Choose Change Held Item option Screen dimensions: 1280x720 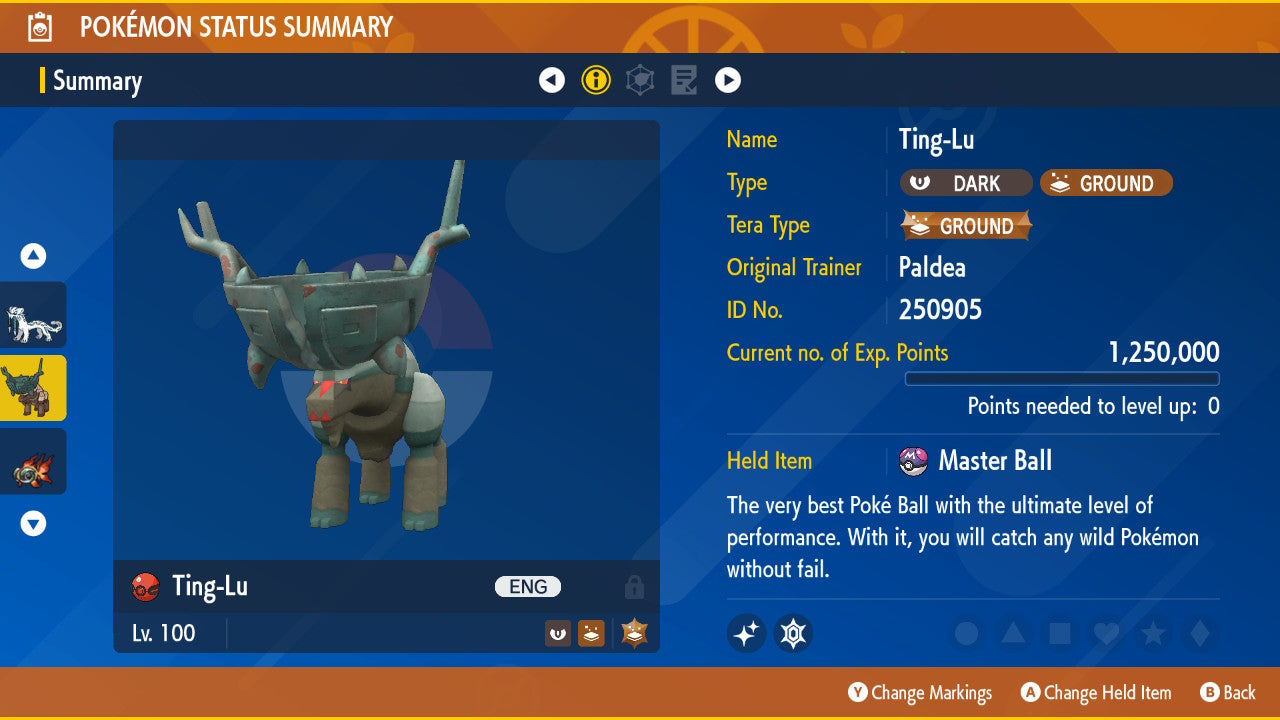[1096, 692]
